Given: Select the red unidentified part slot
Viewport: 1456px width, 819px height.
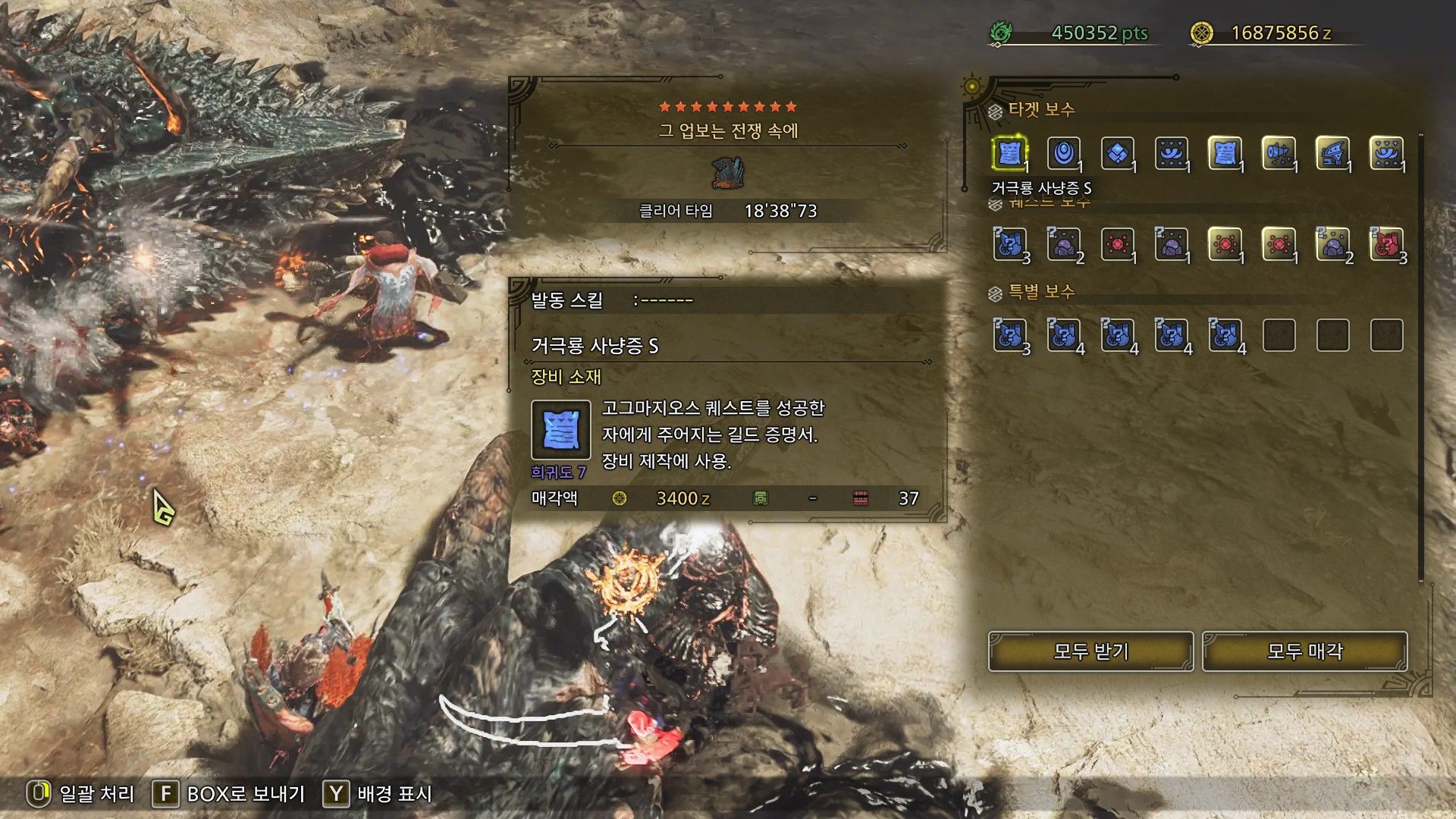Looking at the screenshot, I should click(x=1386, y=245).
